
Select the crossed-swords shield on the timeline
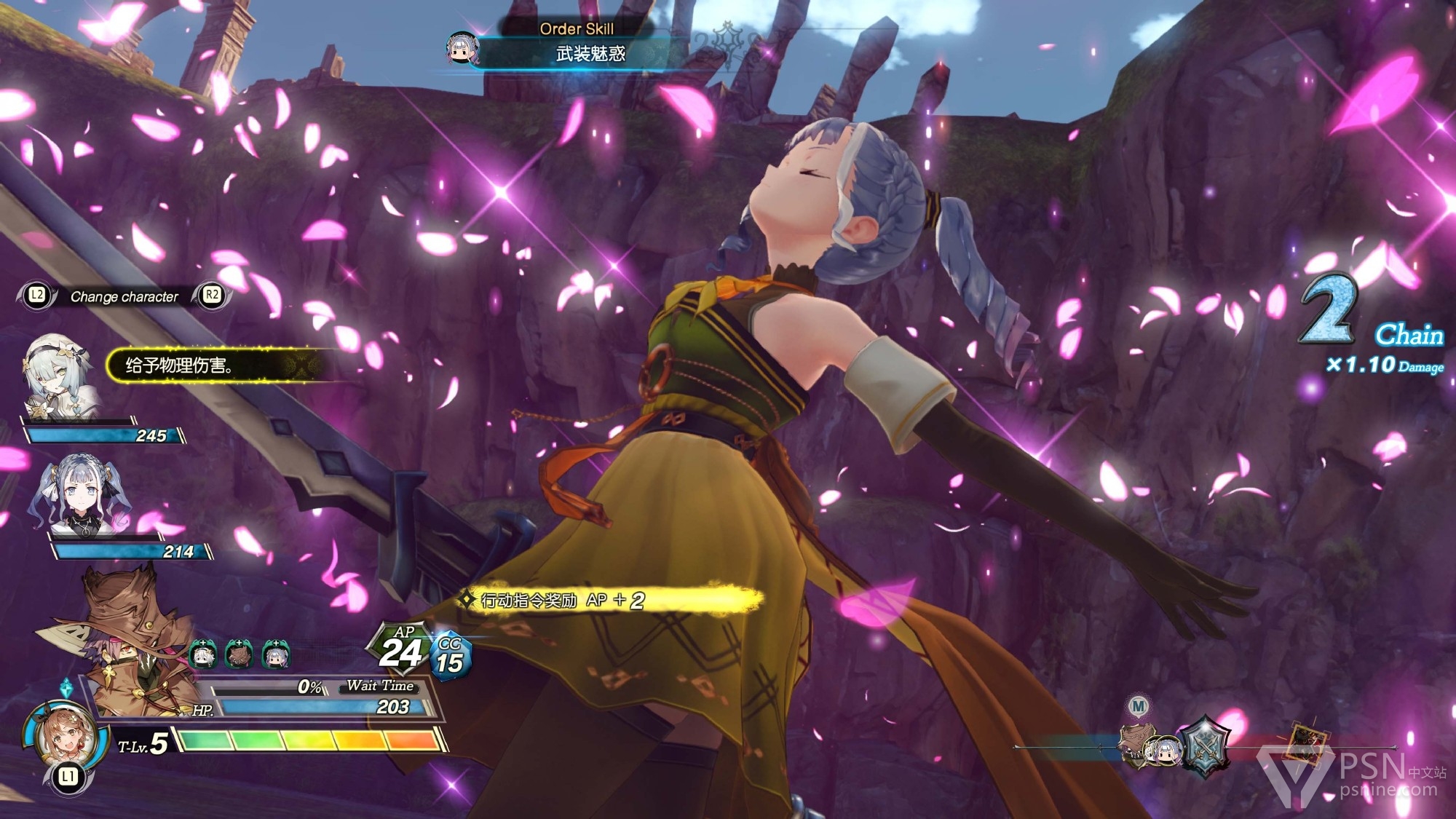click(x=1205, y=747)
